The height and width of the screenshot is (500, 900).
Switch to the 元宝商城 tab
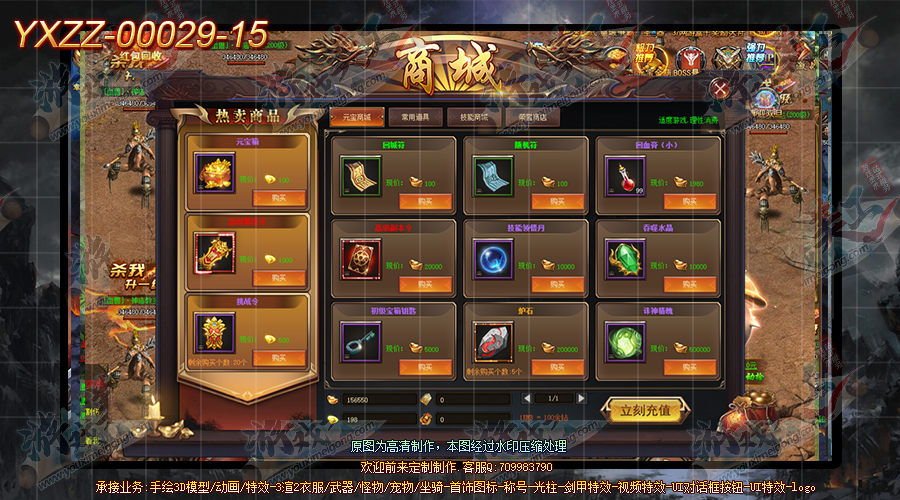click(356, 117)
